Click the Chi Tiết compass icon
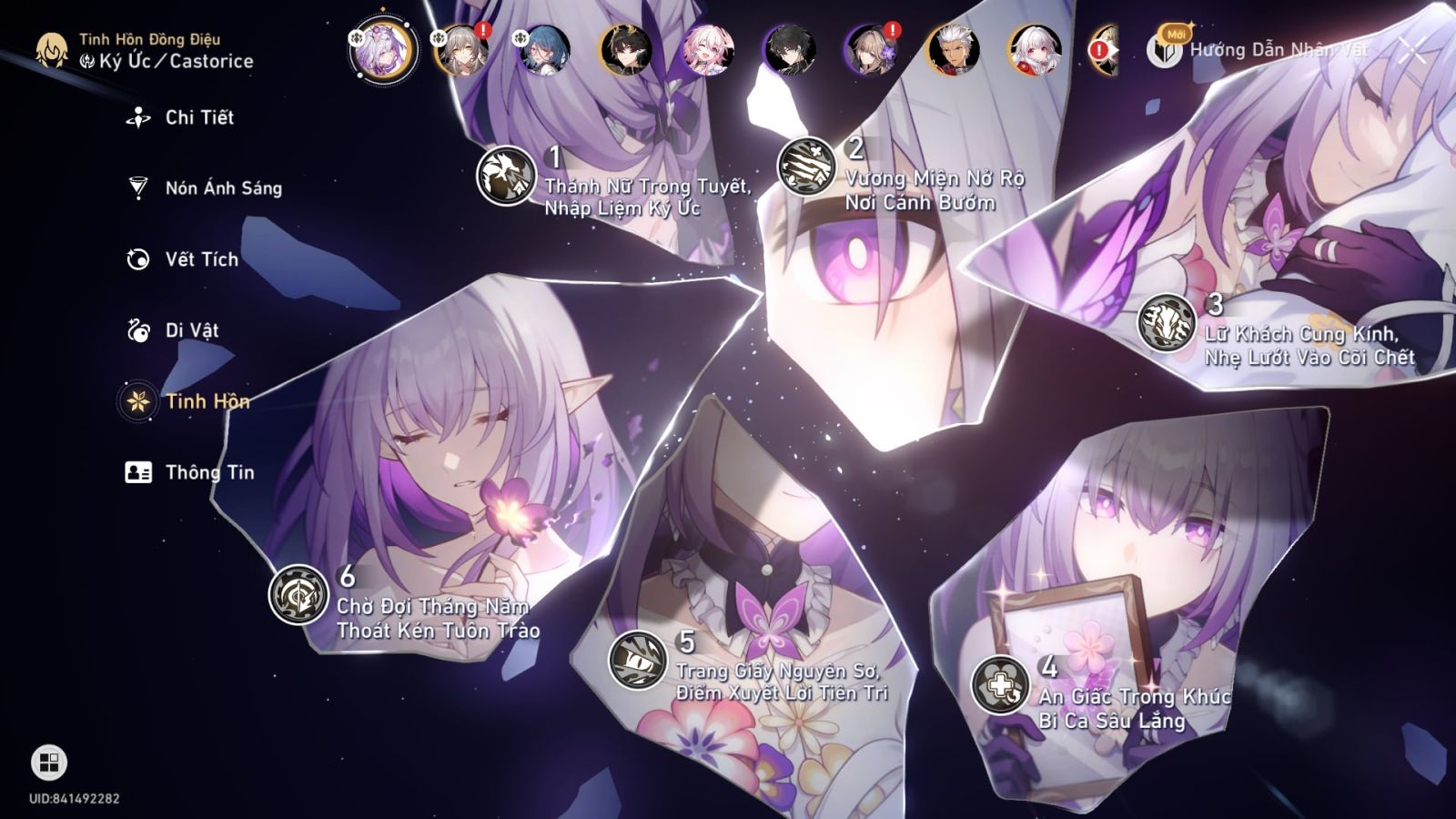 (136, 116)
